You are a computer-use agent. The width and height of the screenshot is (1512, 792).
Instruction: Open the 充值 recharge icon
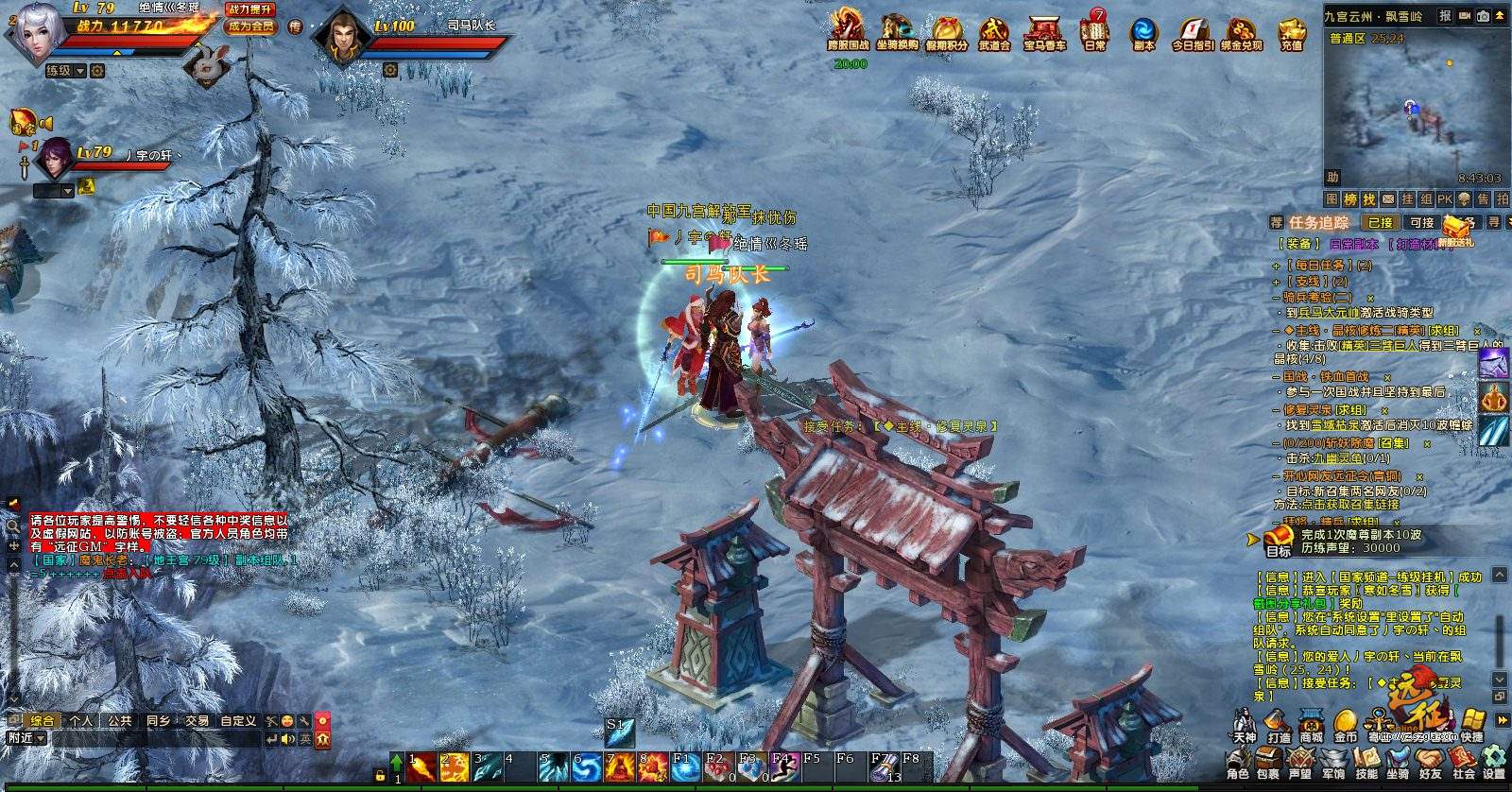click(1291, 33)
